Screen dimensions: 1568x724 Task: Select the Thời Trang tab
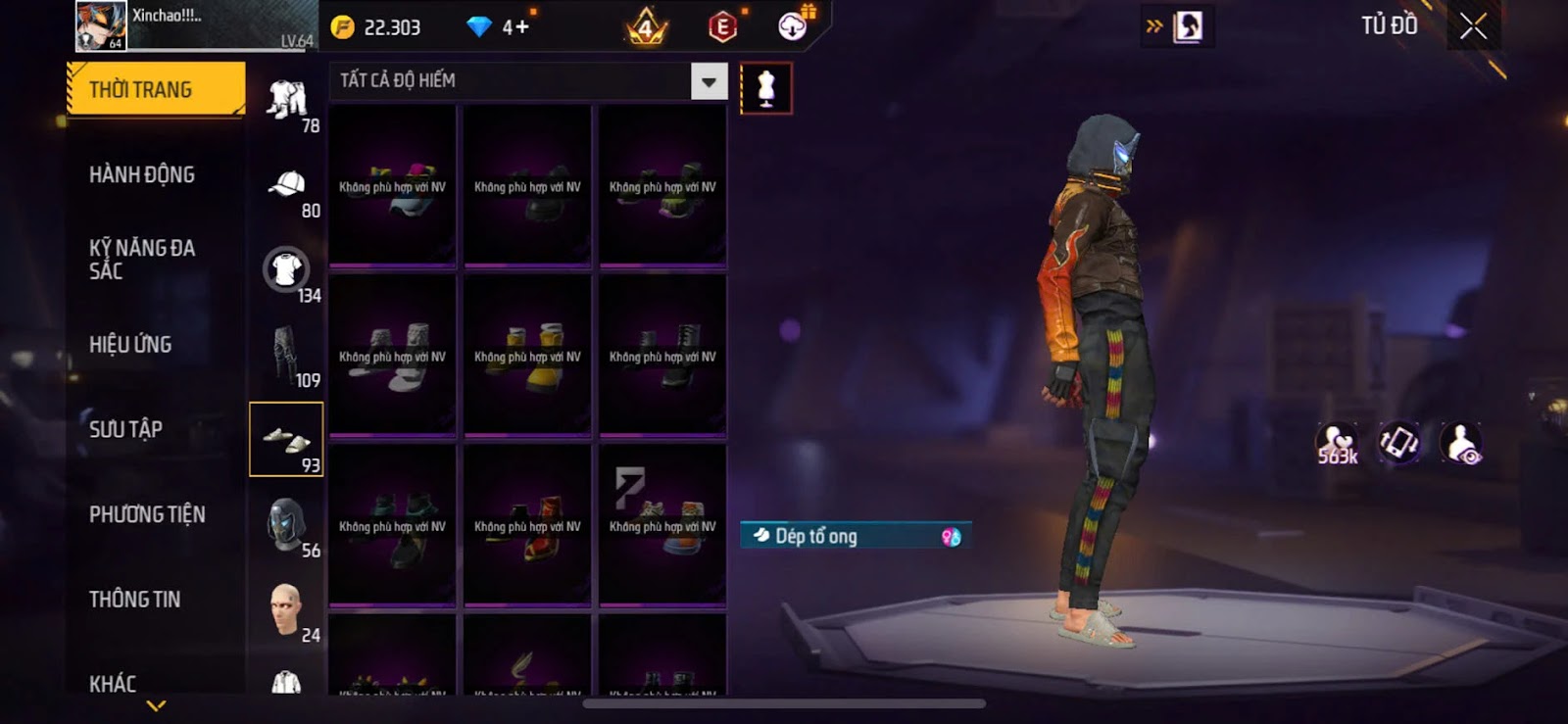pyautogui.click(x=155, y=90)
